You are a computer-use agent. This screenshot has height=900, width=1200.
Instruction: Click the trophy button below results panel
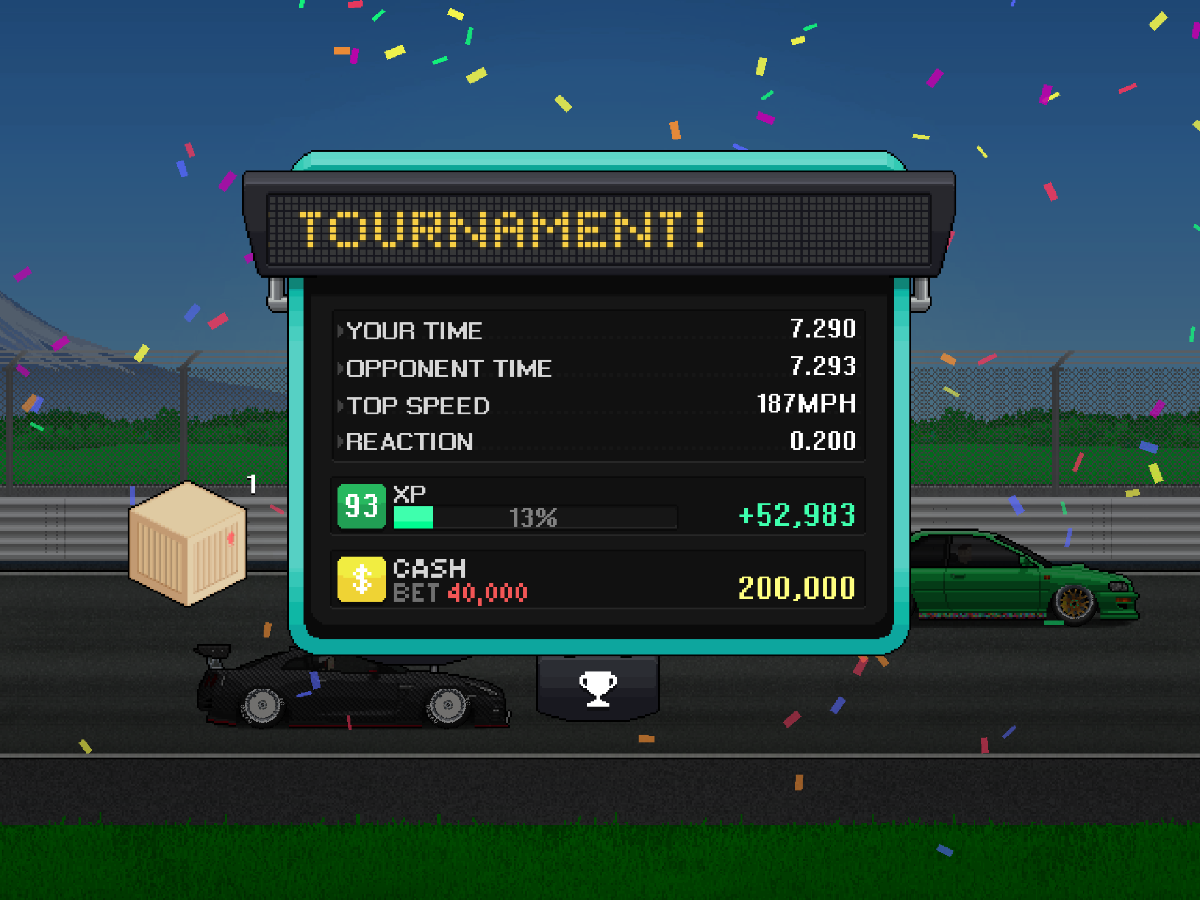[x=598, y=687]
